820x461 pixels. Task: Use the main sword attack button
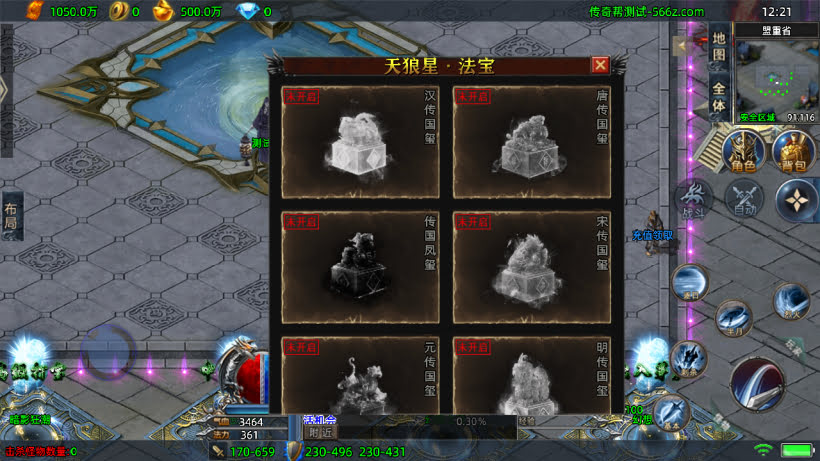click(756, 382)
